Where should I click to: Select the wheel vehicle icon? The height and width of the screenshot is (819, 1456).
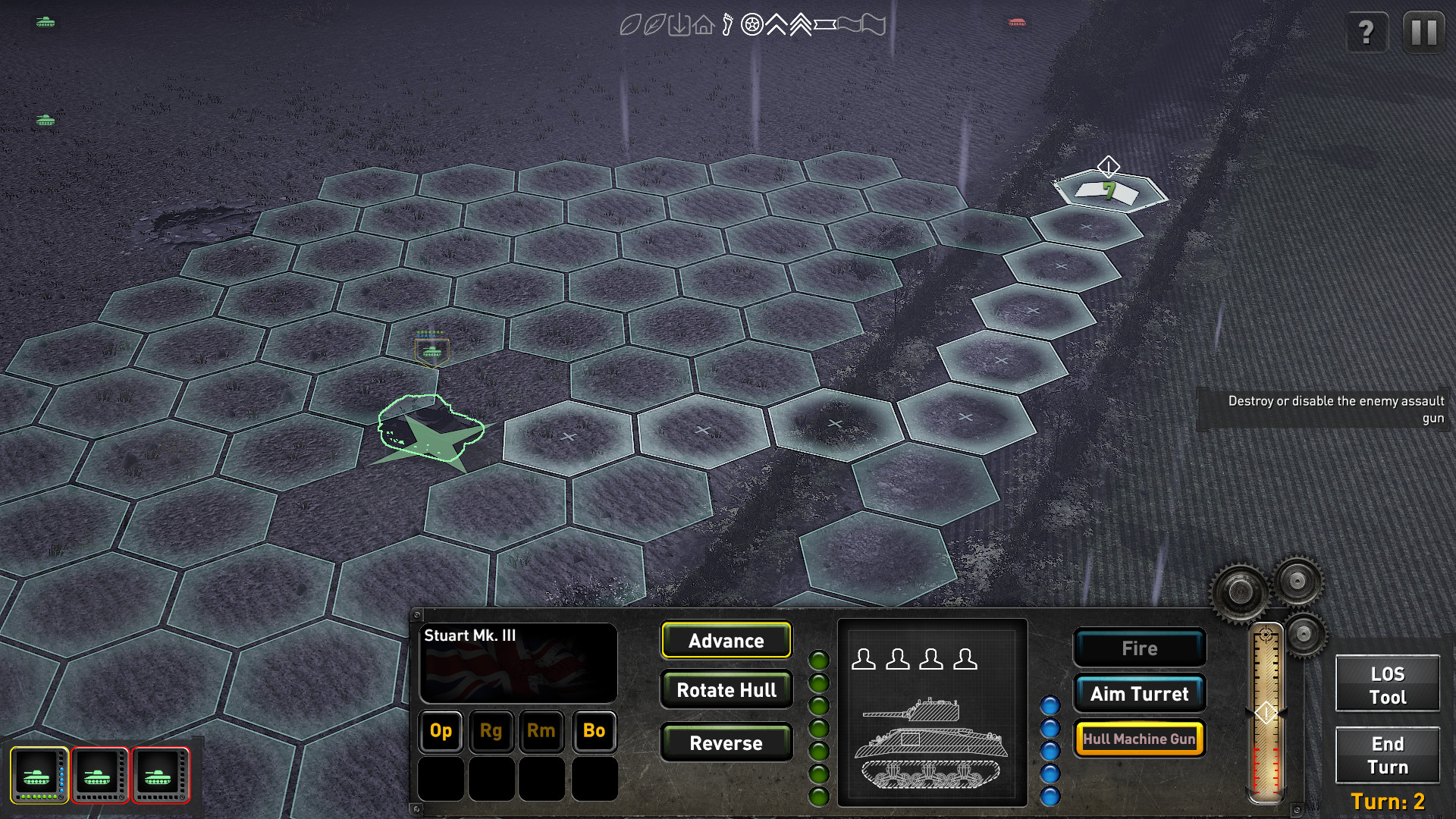click(x=752, y=24)
